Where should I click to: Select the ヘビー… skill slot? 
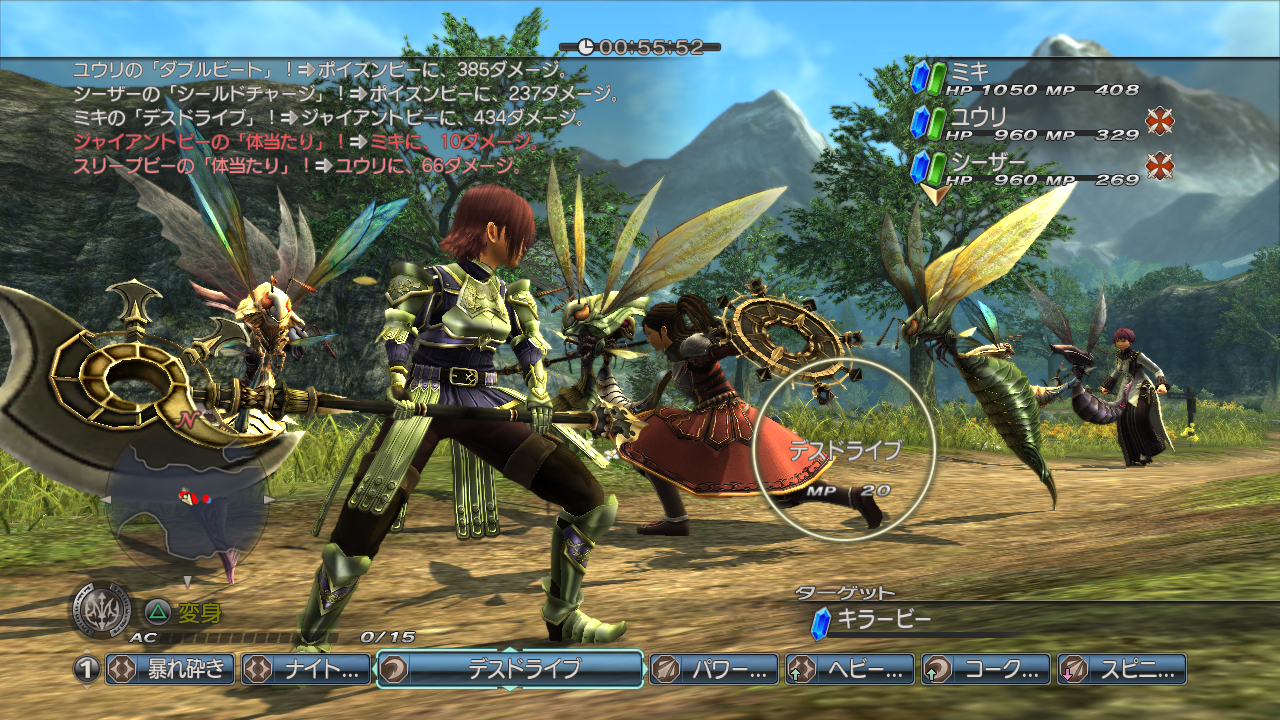coord(850,669)
